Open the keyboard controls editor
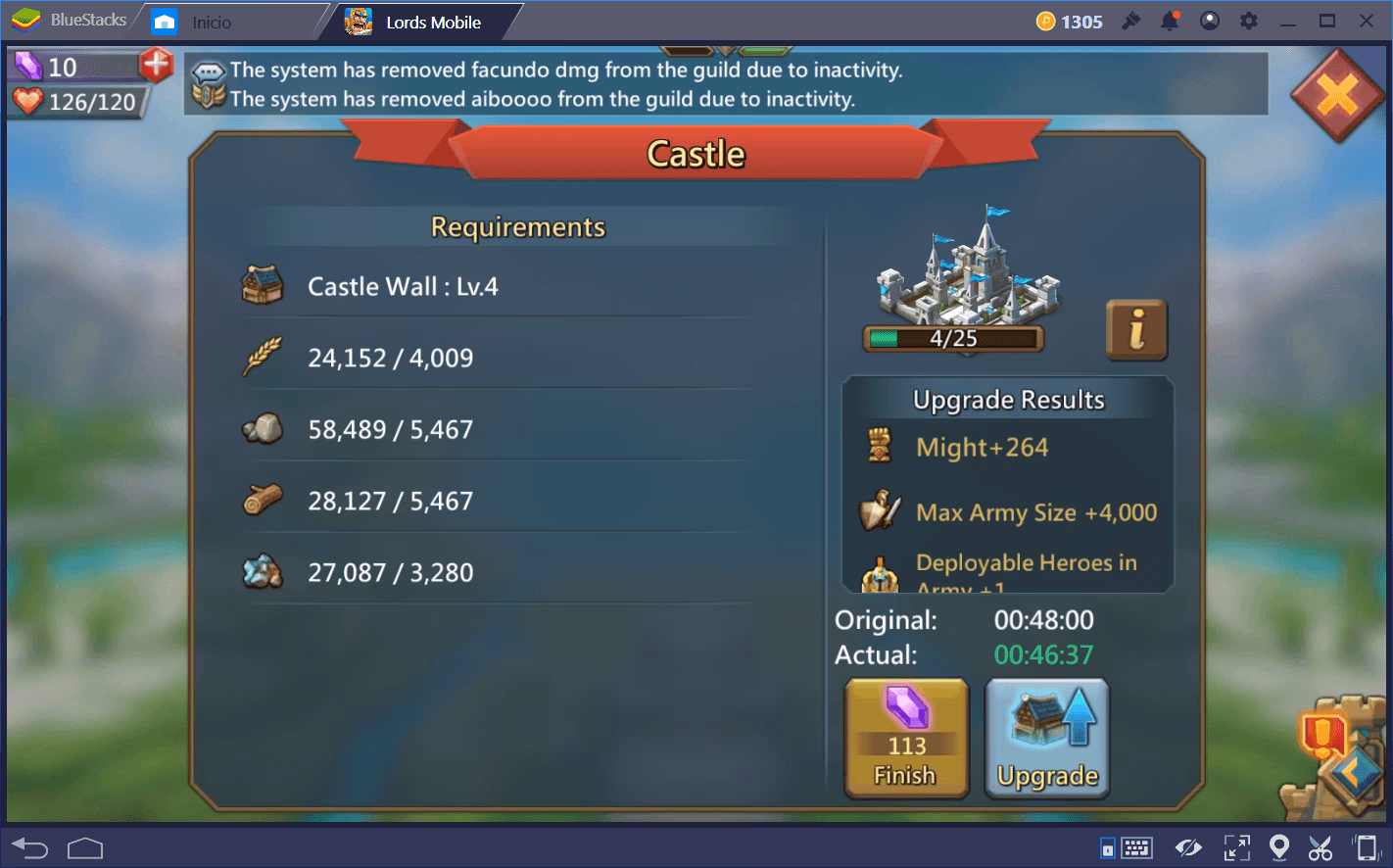This screenshot has height=868, width=1393. 1139,846
